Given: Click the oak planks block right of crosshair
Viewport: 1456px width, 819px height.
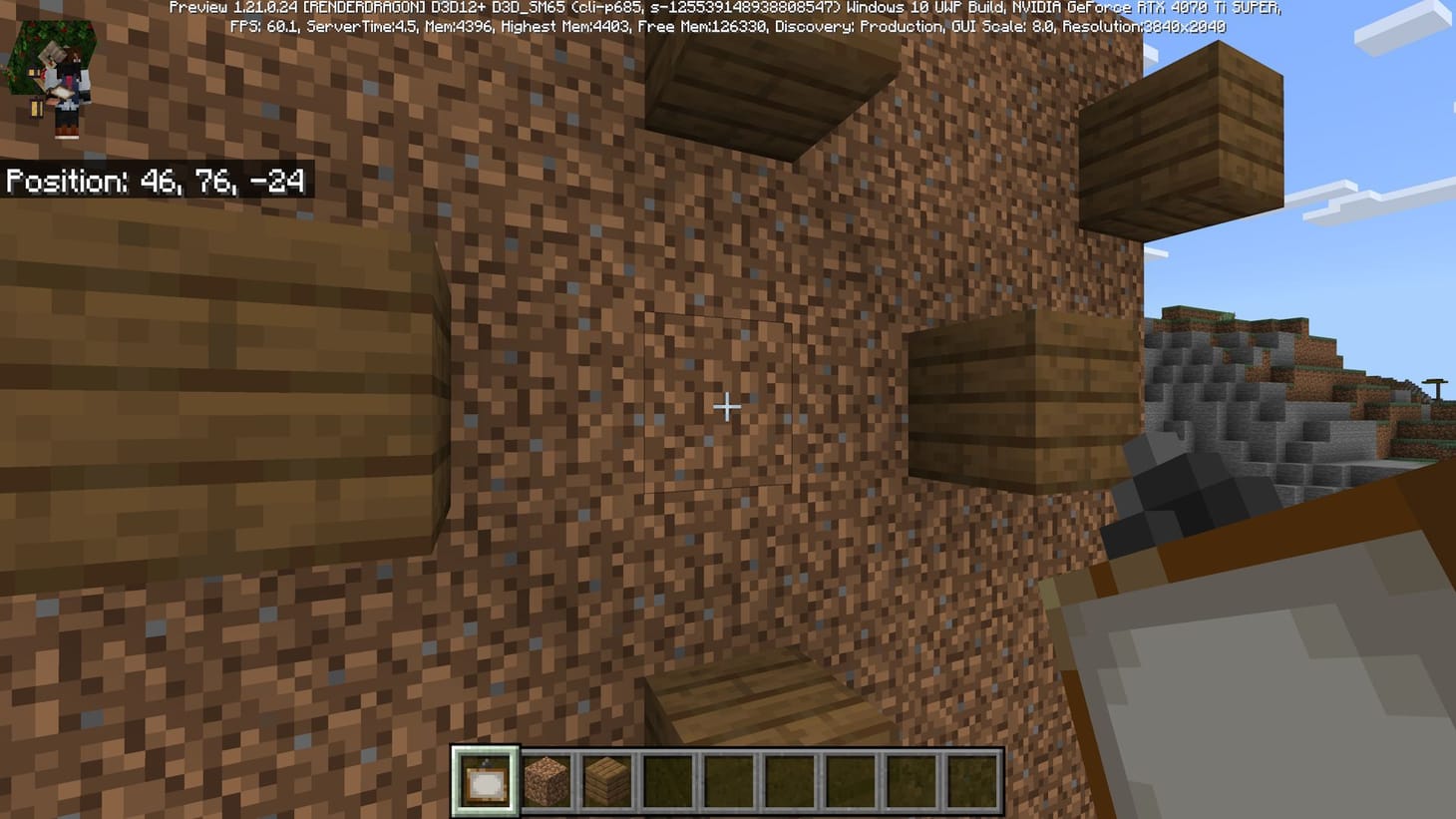Looking at the screenshot, I should click(987, 399).
